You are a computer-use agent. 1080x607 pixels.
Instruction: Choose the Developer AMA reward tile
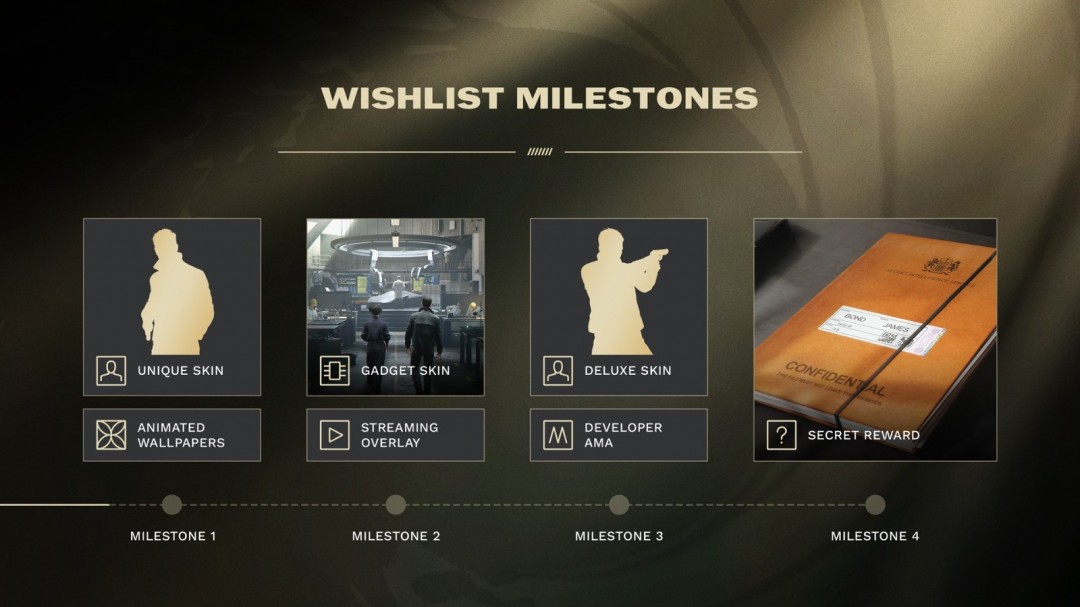[618, 435]
